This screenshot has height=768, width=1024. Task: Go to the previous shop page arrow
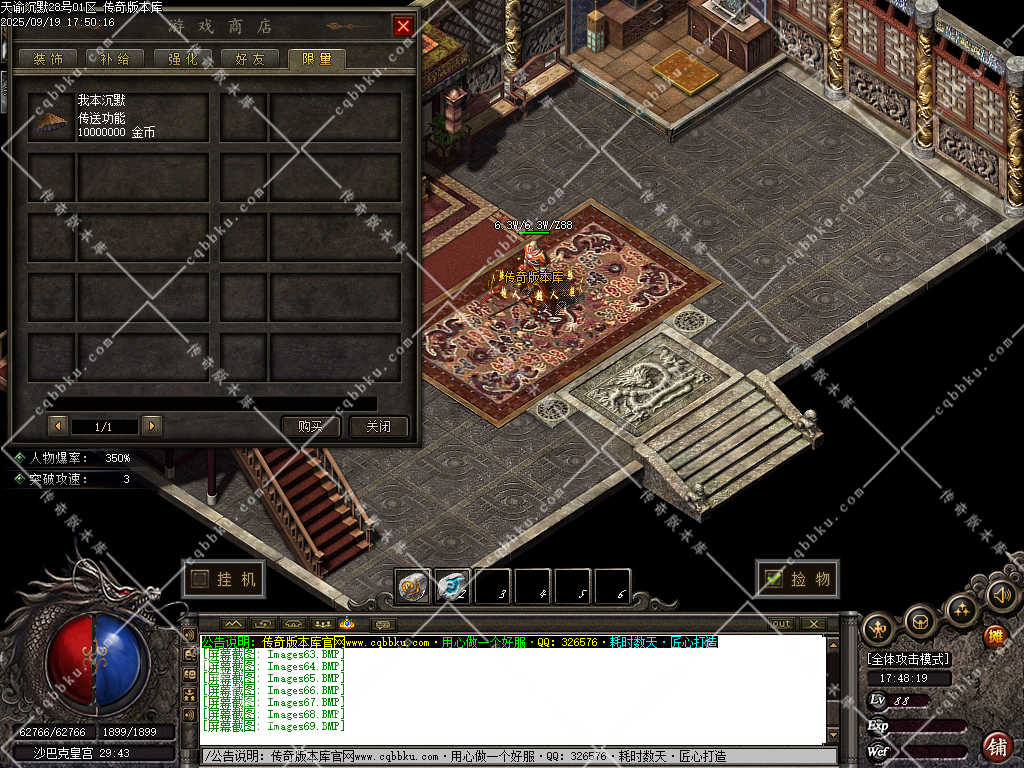tap(58, 426)
